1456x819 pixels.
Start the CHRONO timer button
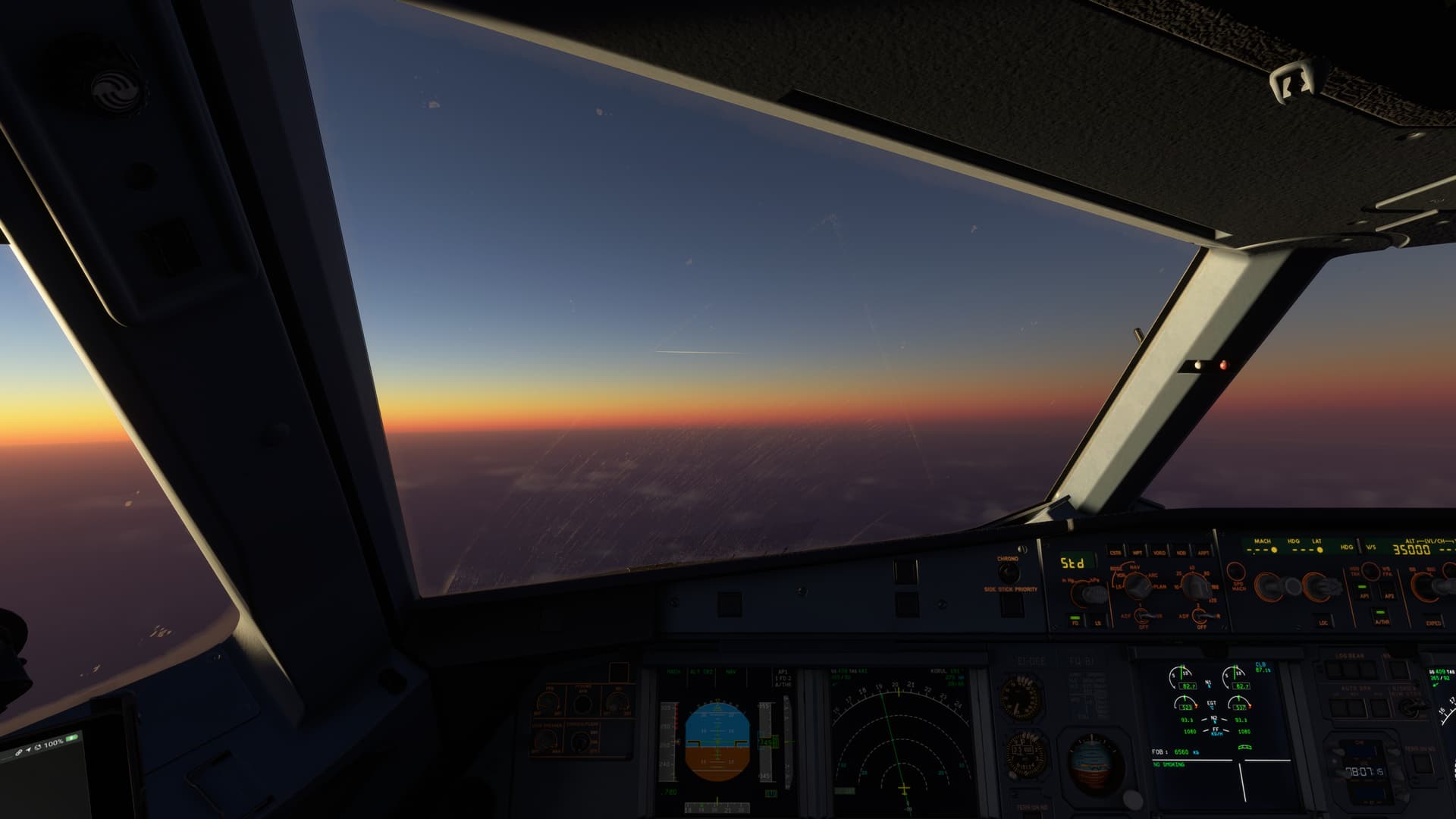coord(1008,573)
